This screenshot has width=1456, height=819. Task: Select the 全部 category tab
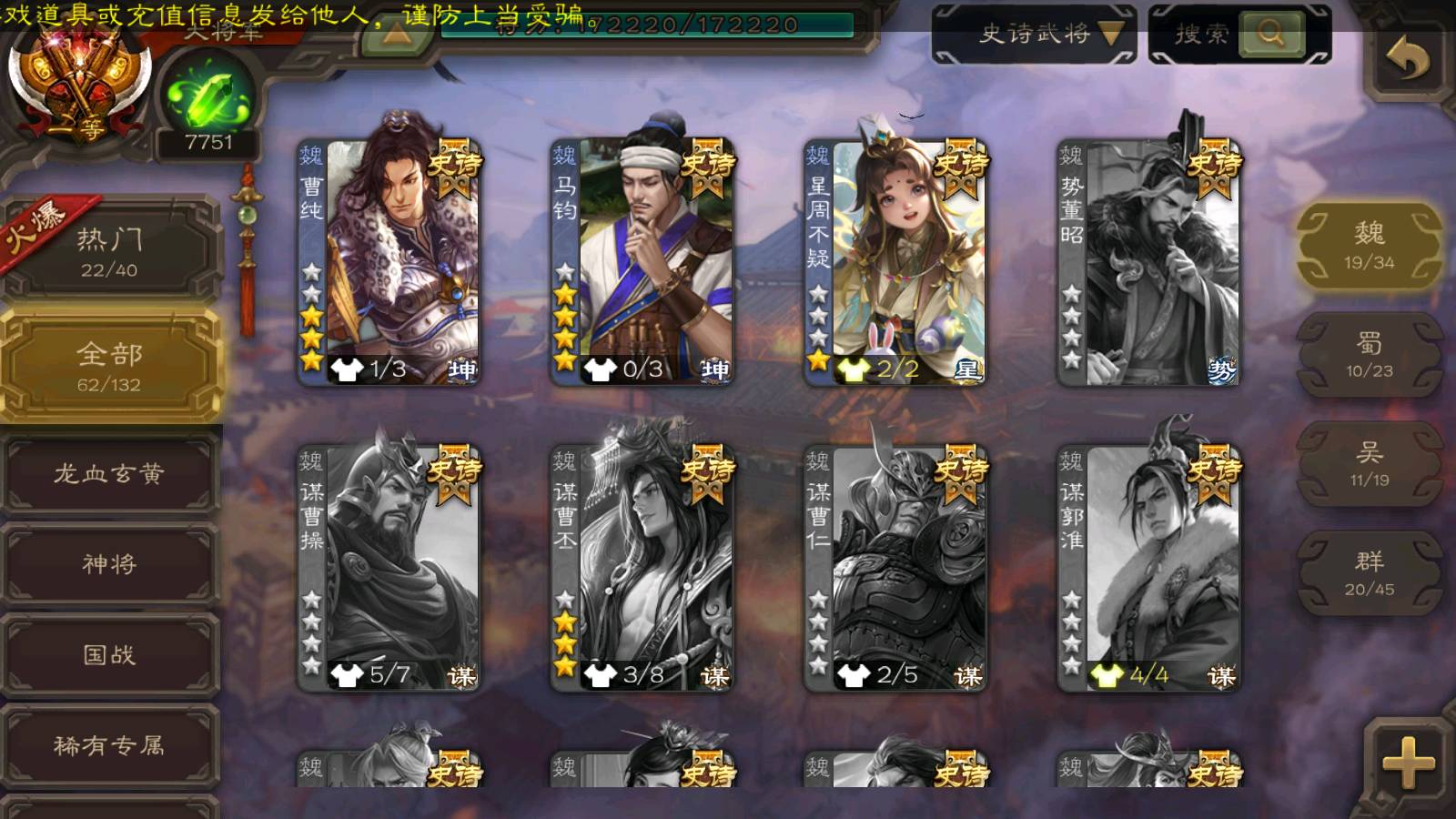click(x=109, y=366)
